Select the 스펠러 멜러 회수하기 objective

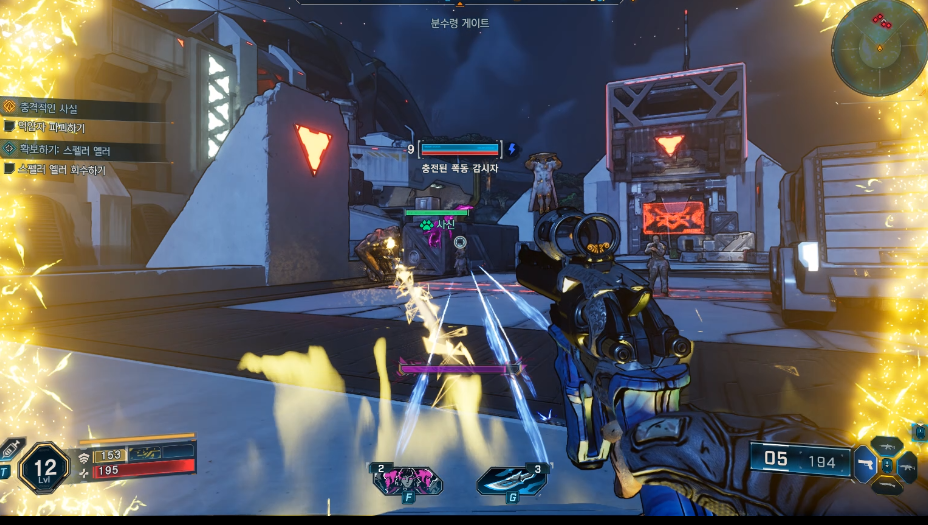click(61, 170)
